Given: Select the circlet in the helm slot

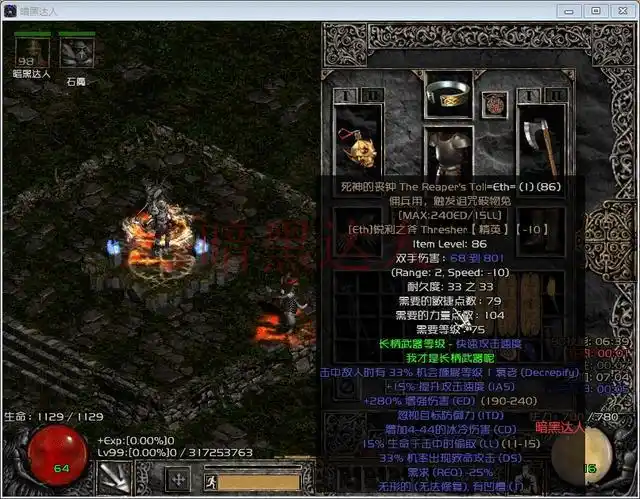Looking at the screenshot, I should point(448,93).
